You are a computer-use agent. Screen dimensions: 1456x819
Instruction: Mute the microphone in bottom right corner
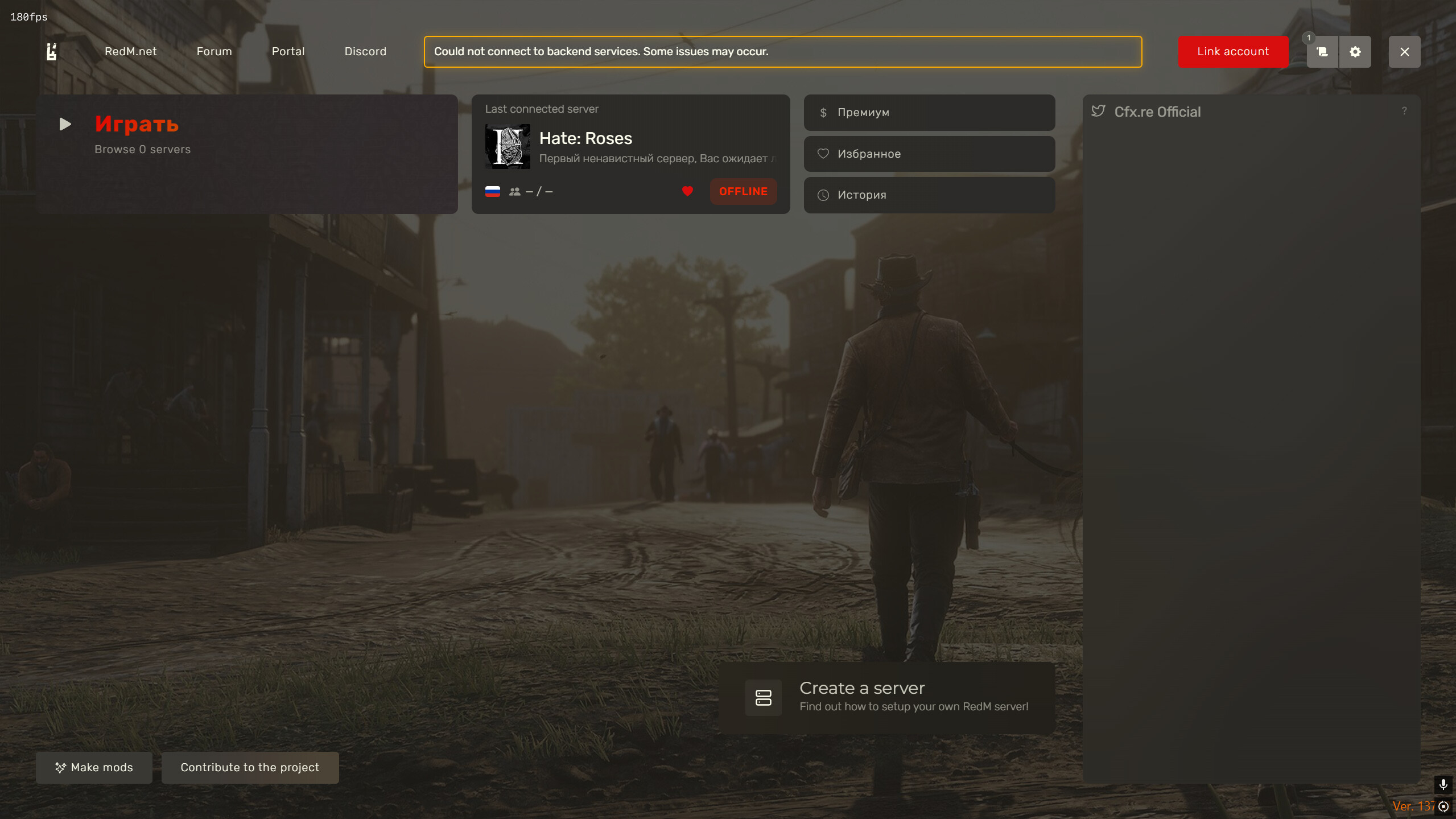click(x=1443, y=784)
